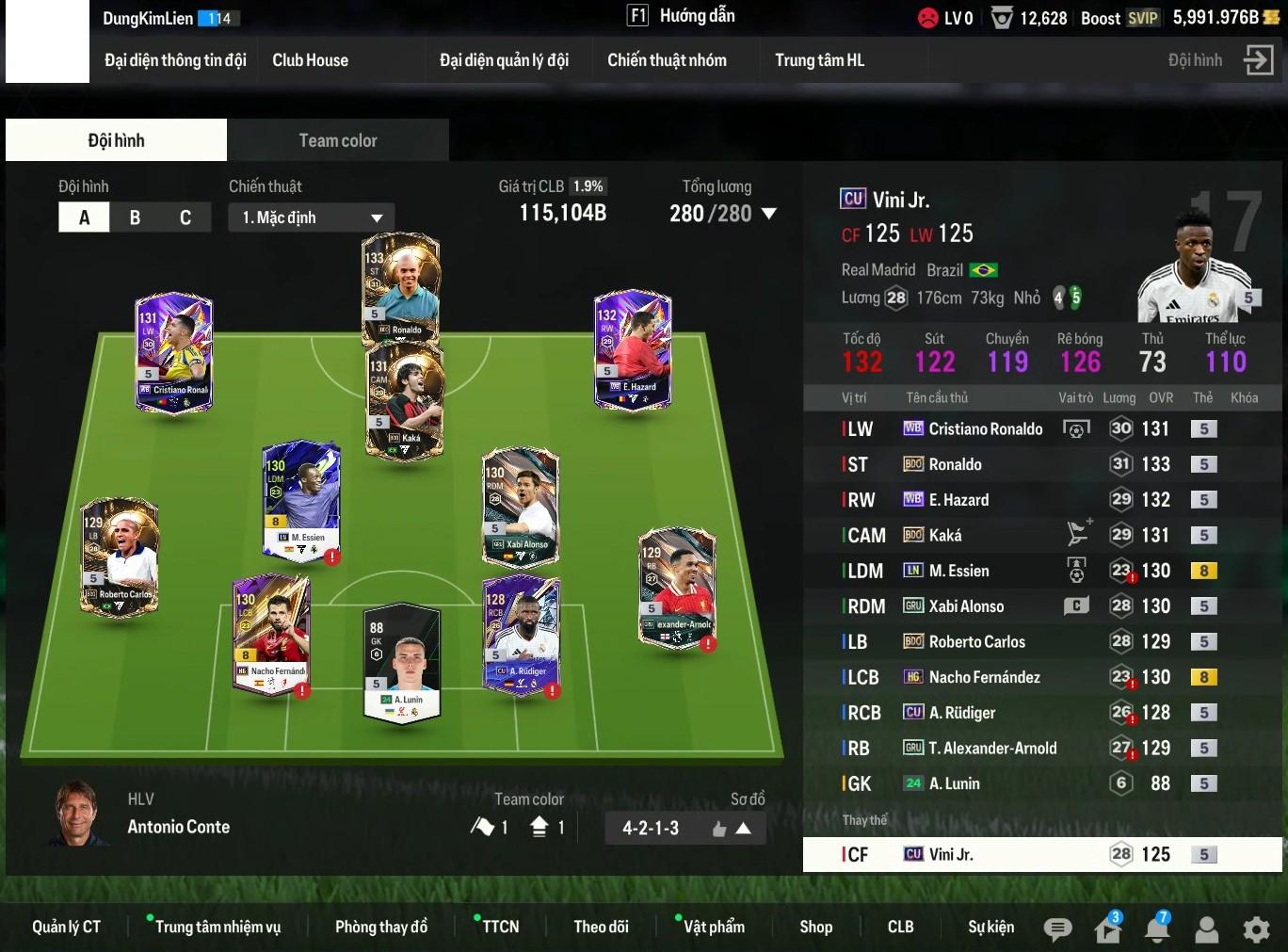This screenshot has height=952, width=1288.
Task: Select the A. Lunin goalkeeper card
Action: coord(403,662)
